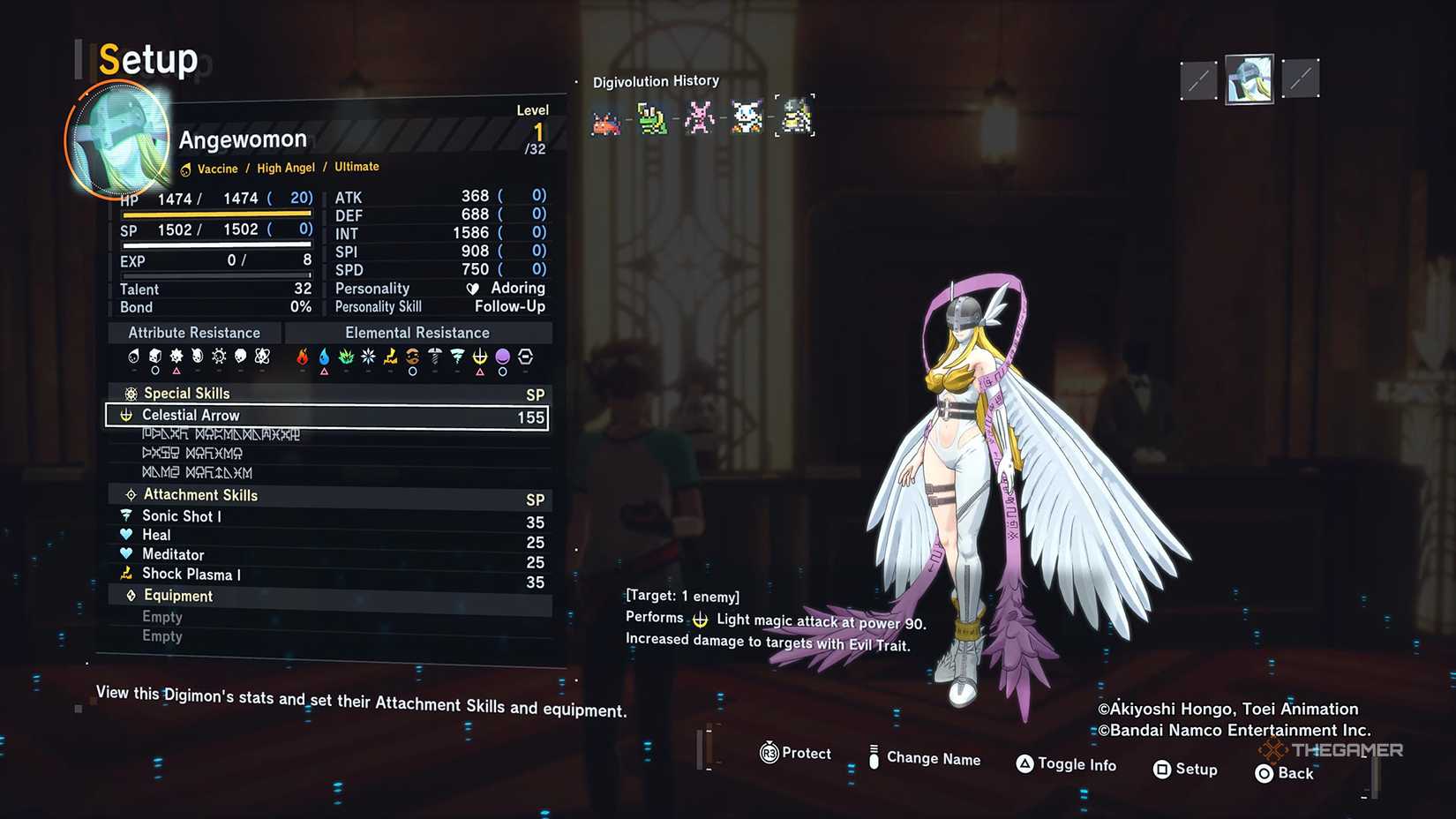Toggle Info with the triangle button
The image size is (1456, 819).
click(1025, 764)
